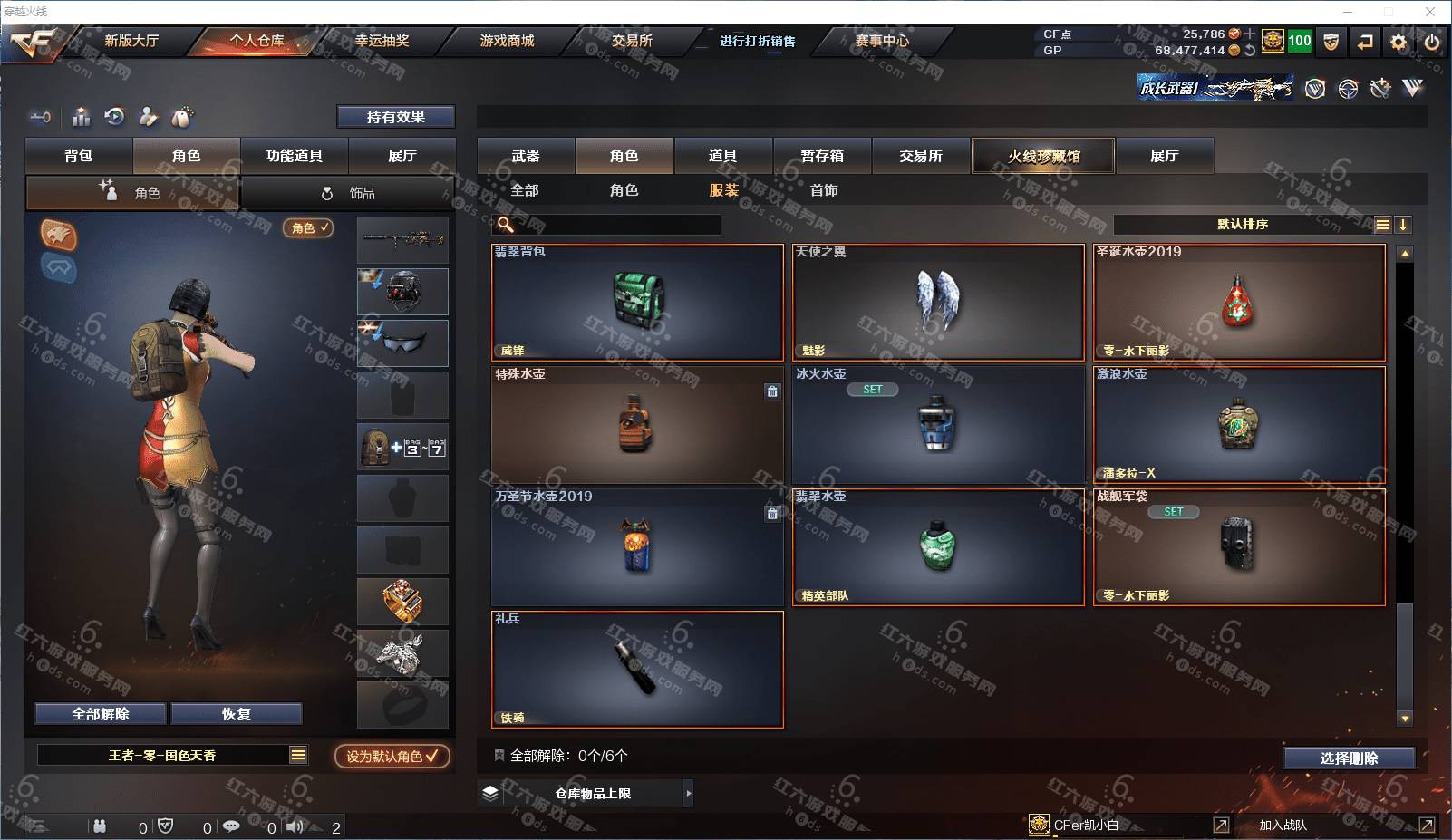Choose the 战舰军袋 item tile
Viewport: 1452px width, 840px height.
[1239, 547]
